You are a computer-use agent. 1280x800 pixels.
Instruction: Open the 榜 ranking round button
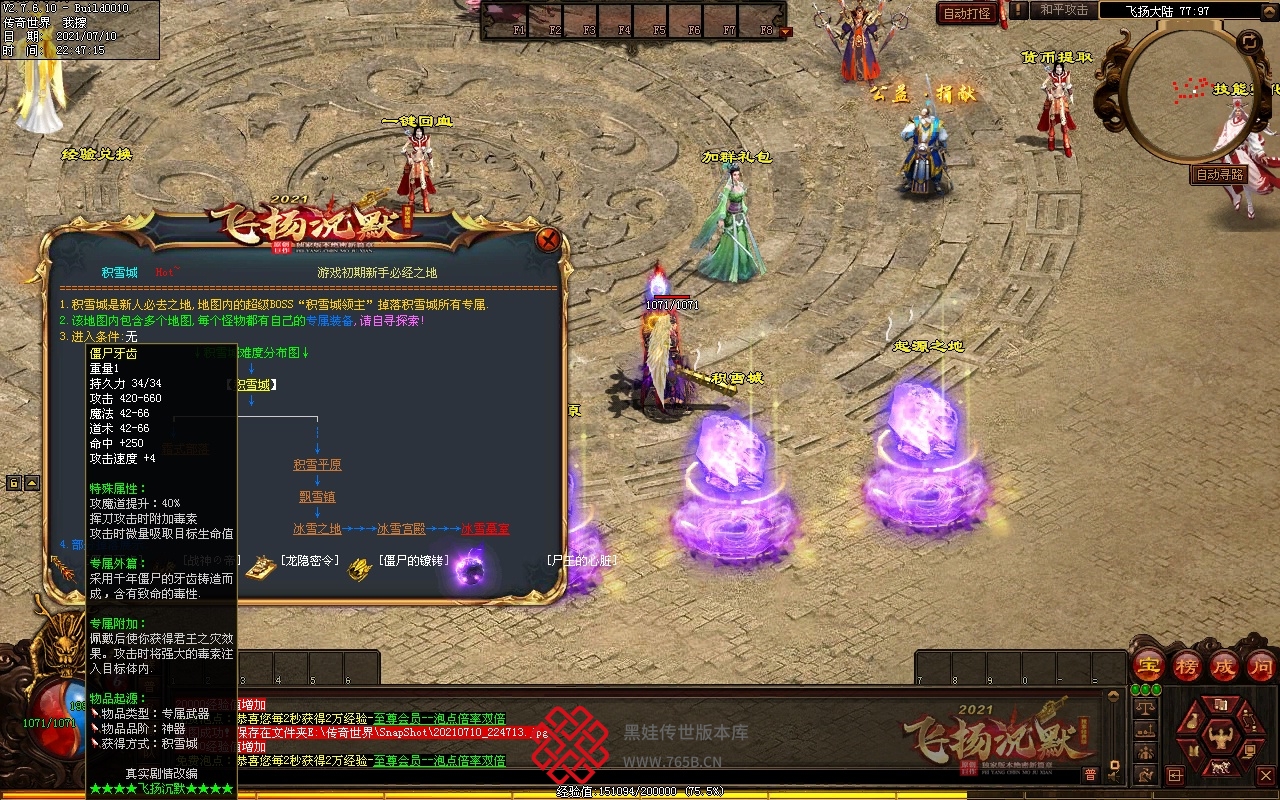(x=1187, y=665)
